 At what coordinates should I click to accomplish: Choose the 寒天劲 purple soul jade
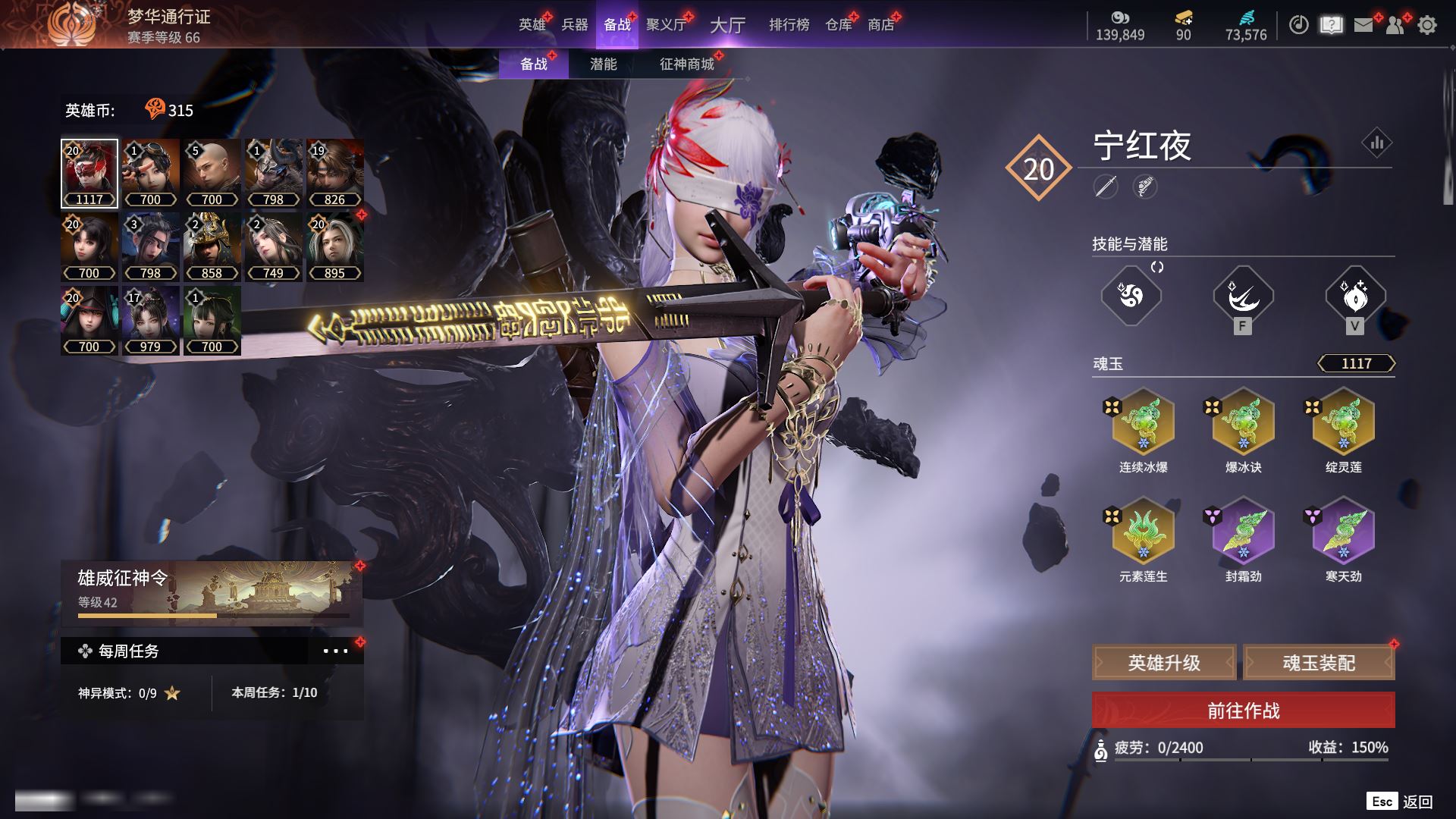[x=1343, y=531]
